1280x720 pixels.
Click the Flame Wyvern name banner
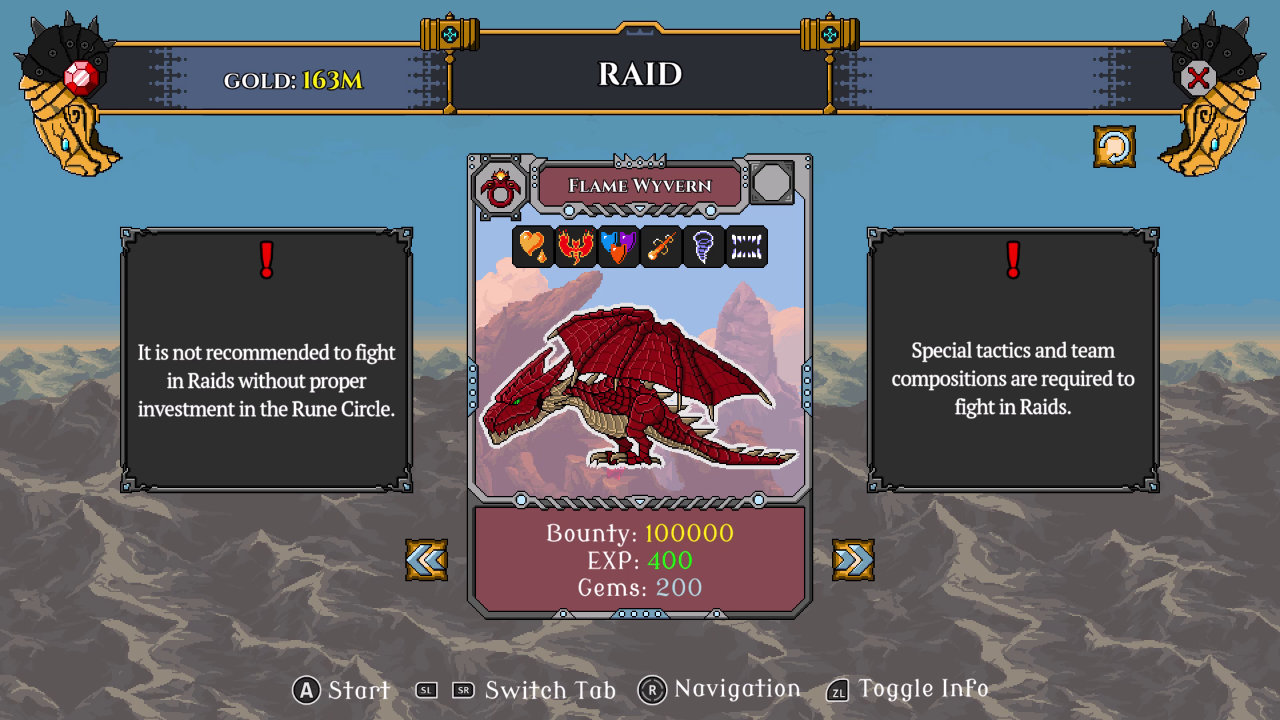click(641, 185)
